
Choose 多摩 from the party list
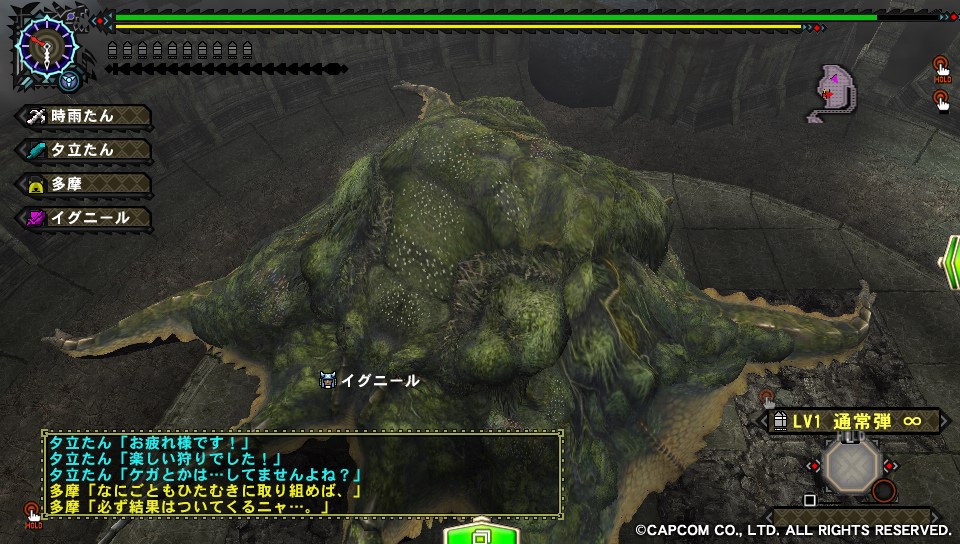[84, 184]
